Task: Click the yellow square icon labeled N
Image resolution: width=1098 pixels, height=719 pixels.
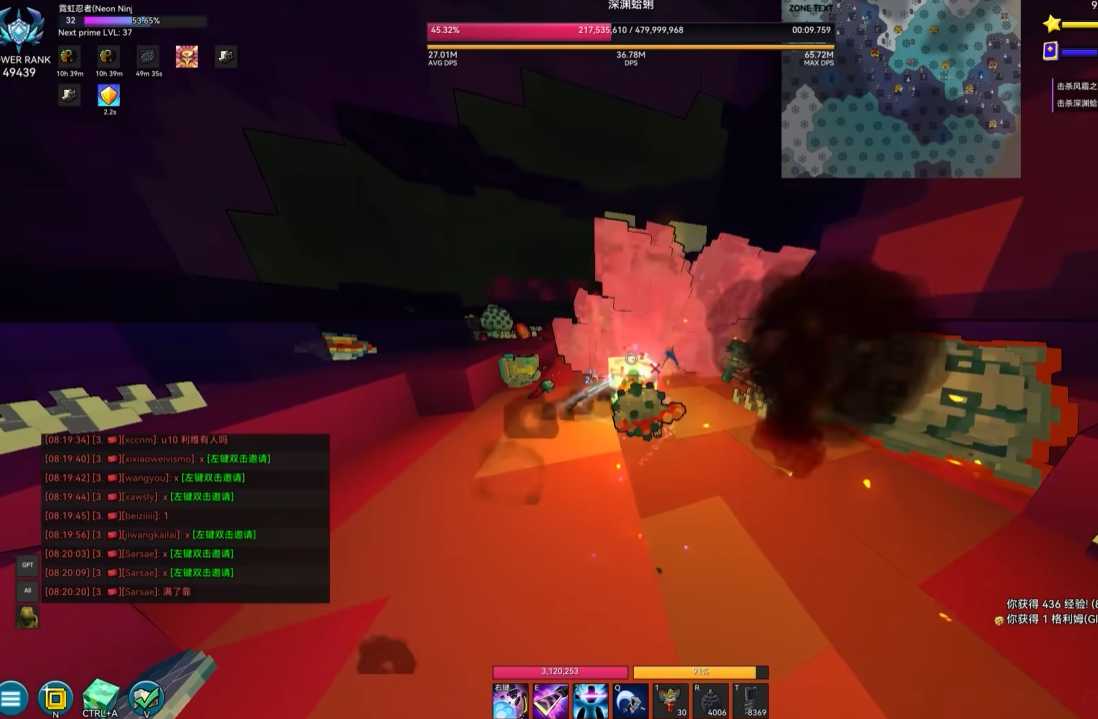Action: (55, 697)
